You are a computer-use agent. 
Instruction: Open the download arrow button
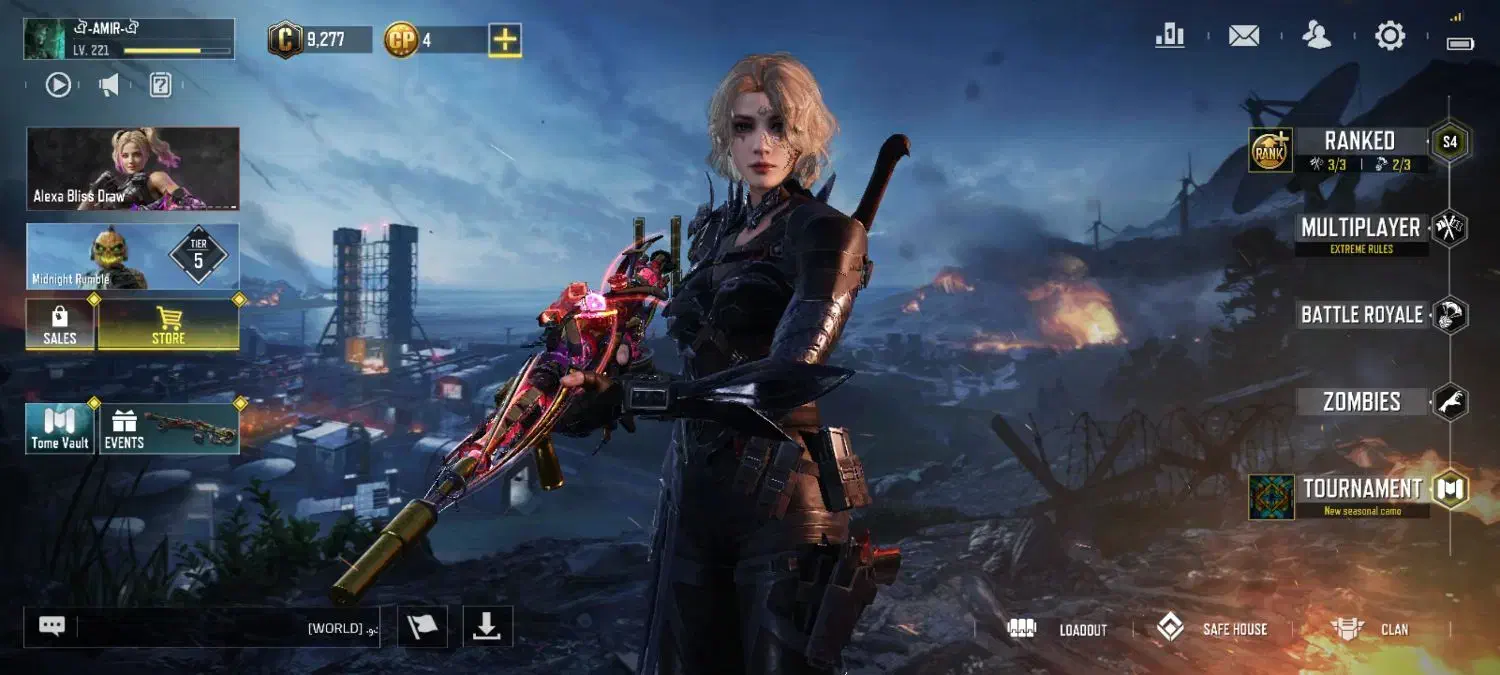487,626
